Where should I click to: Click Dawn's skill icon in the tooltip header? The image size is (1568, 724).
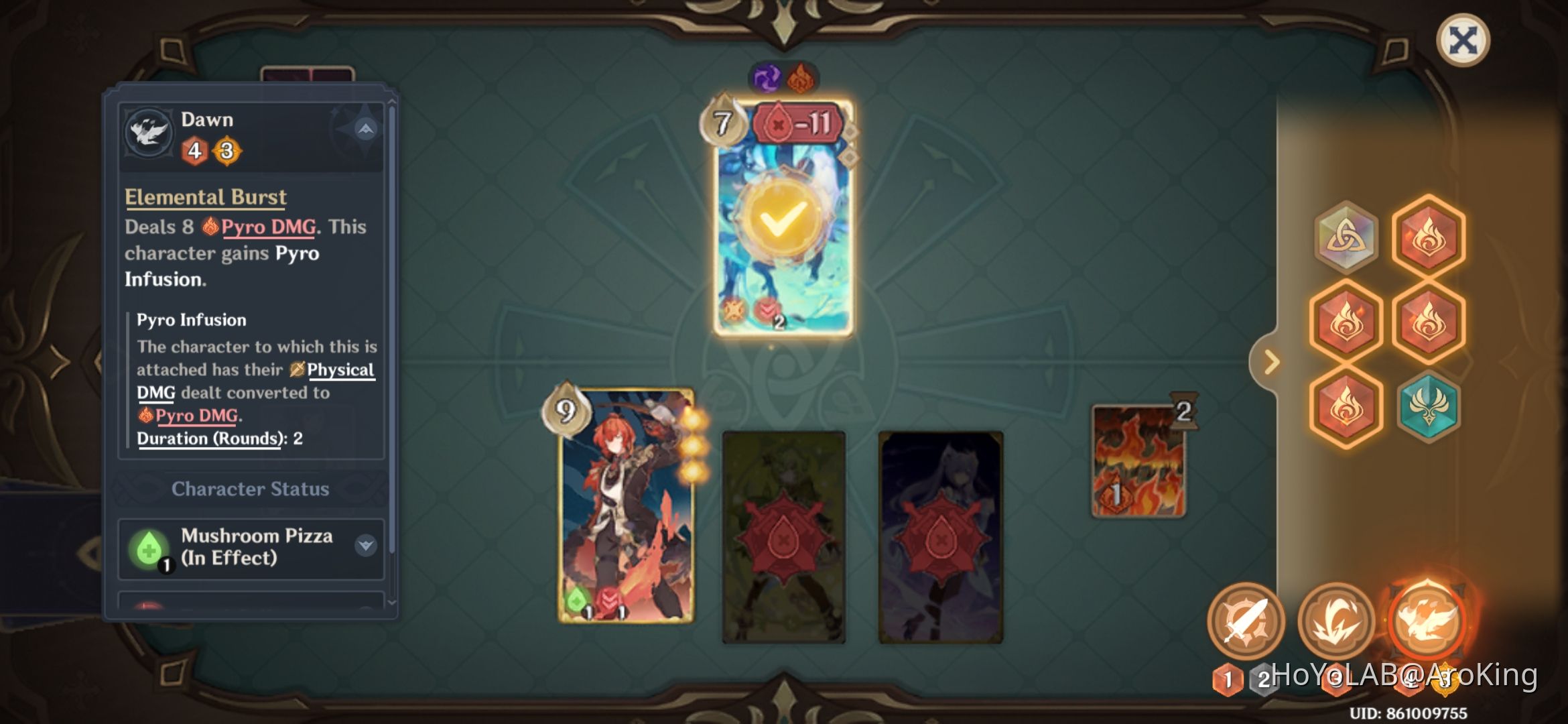click(149, 133)
